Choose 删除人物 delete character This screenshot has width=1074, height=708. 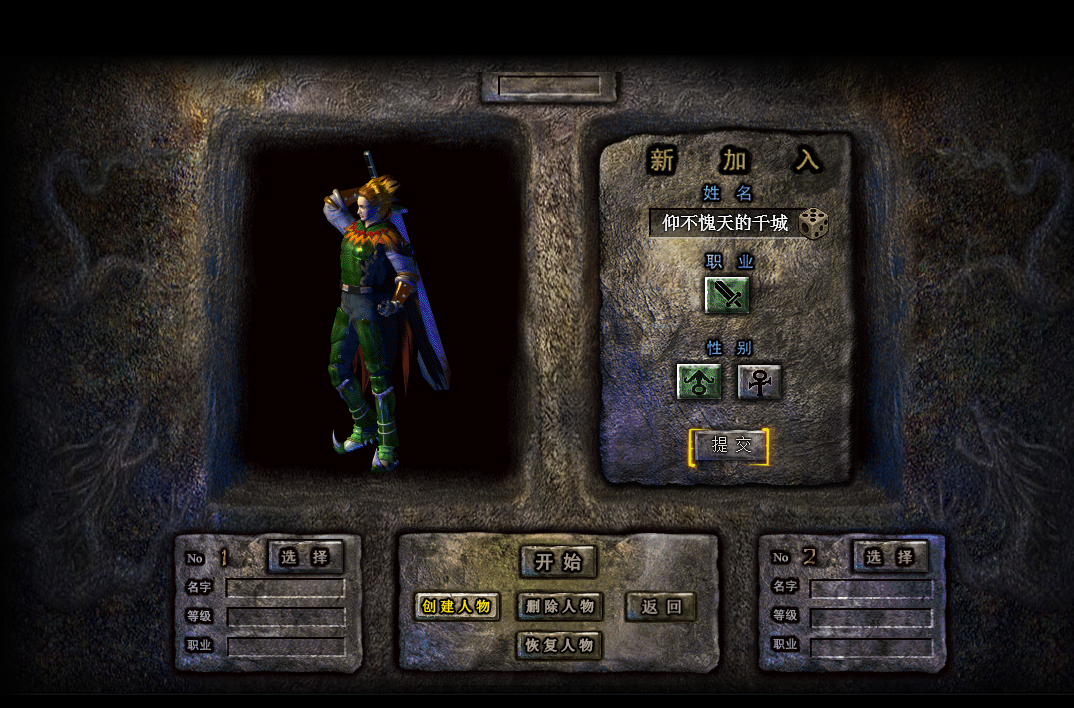[560, 606]
